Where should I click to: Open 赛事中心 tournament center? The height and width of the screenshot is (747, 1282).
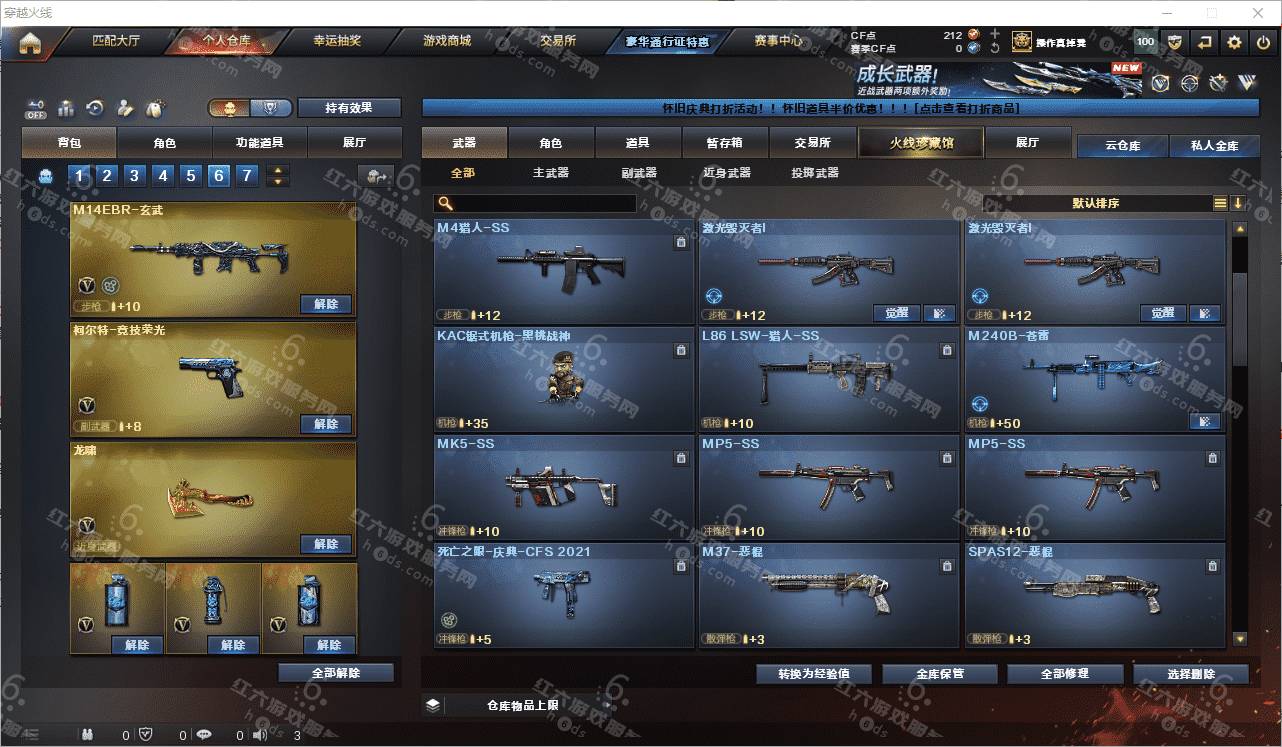click(778, 42)
